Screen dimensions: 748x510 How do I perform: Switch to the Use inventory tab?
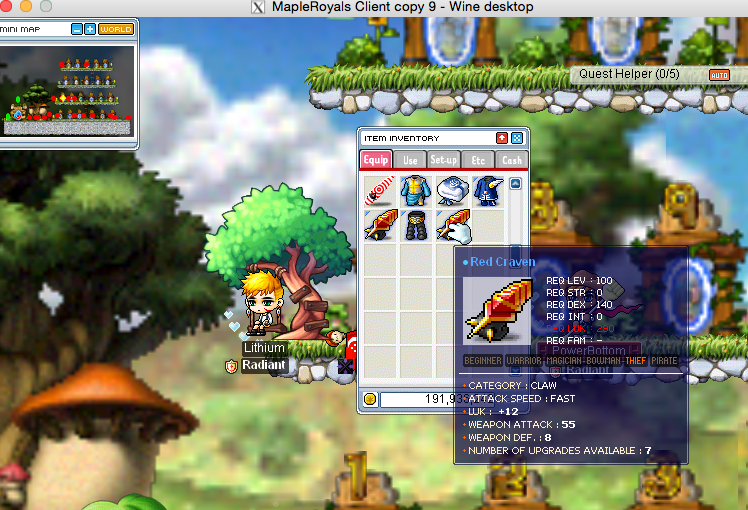pyautogui.click(x=410, y=160)
